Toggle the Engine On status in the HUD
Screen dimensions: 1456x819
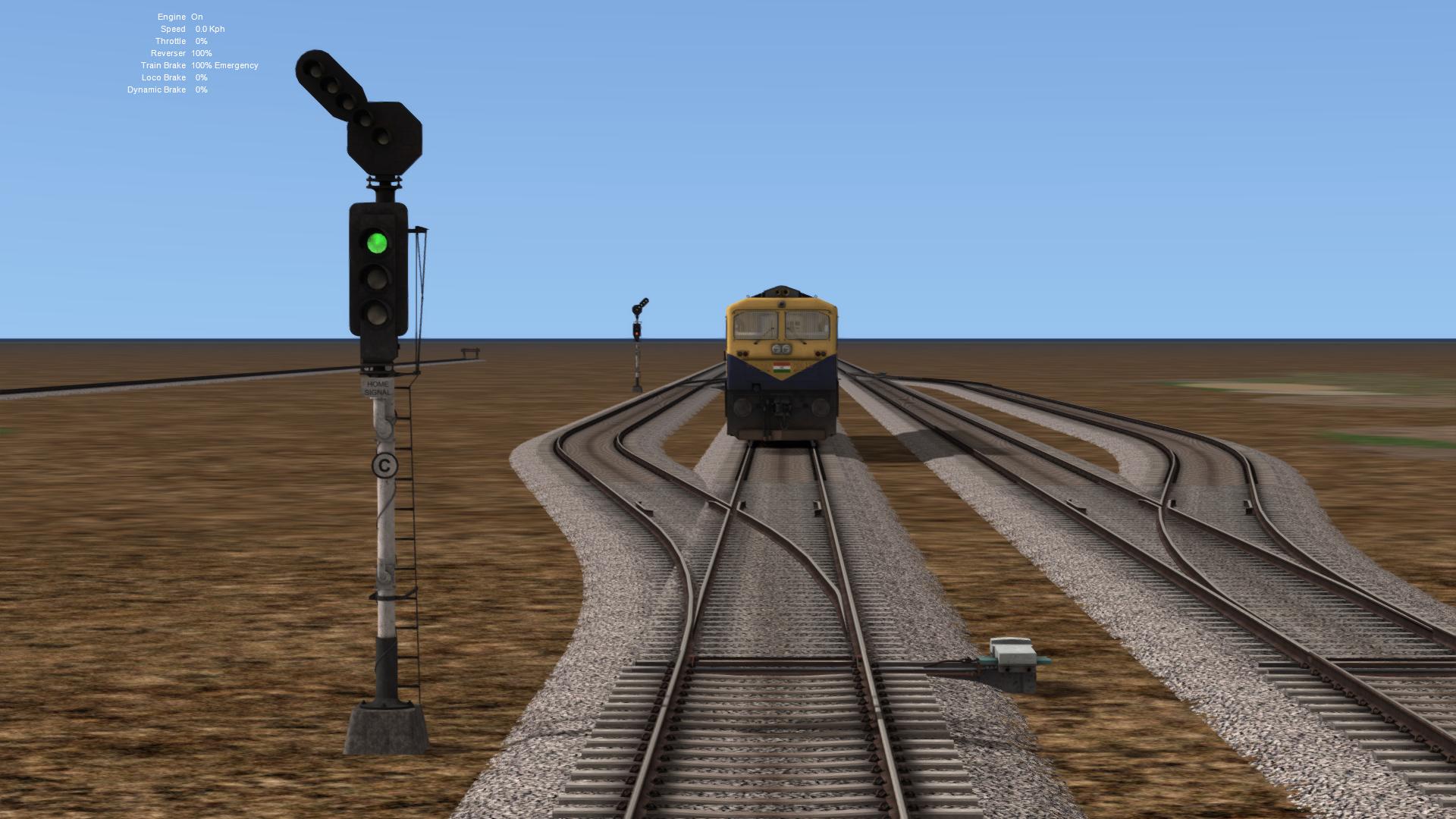(x=180, y=16)
